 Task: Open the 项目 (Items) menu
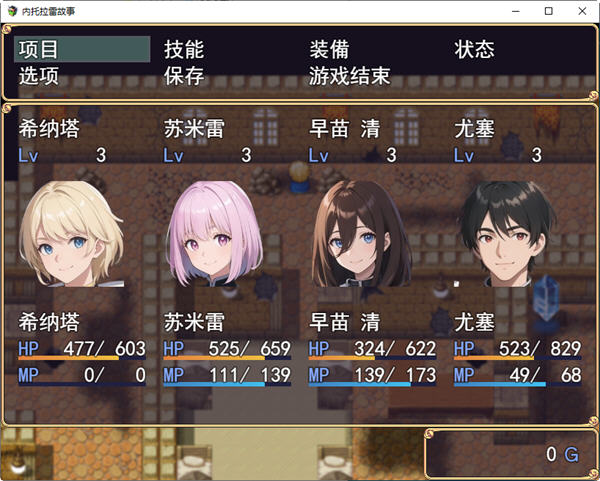tap(40, 50)
